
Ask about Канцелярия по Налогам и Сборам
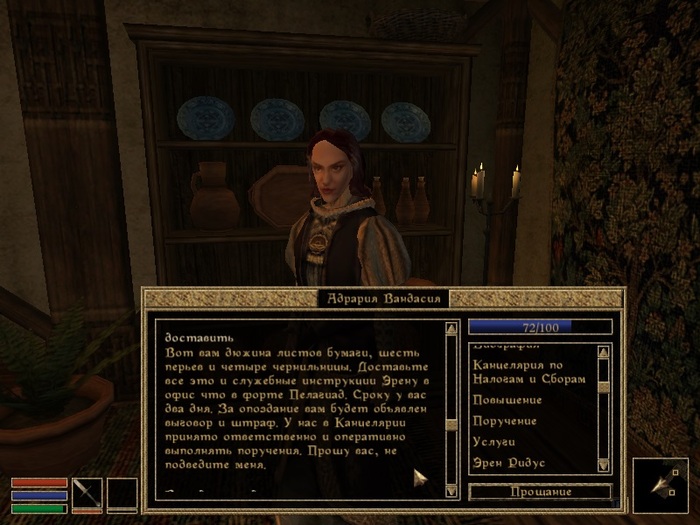coord(527,373)
